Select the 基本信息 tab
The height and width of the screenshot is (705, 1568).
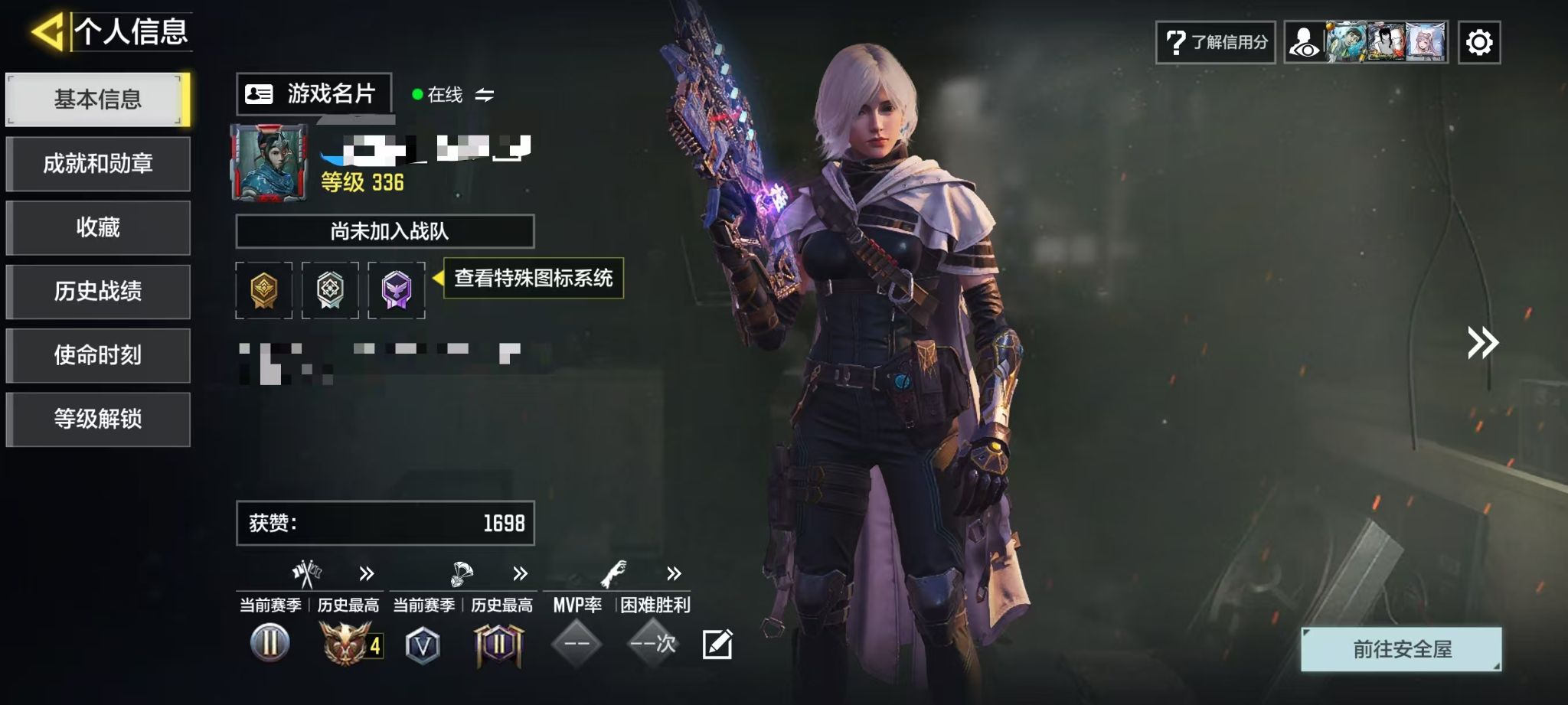coord(98,100)
